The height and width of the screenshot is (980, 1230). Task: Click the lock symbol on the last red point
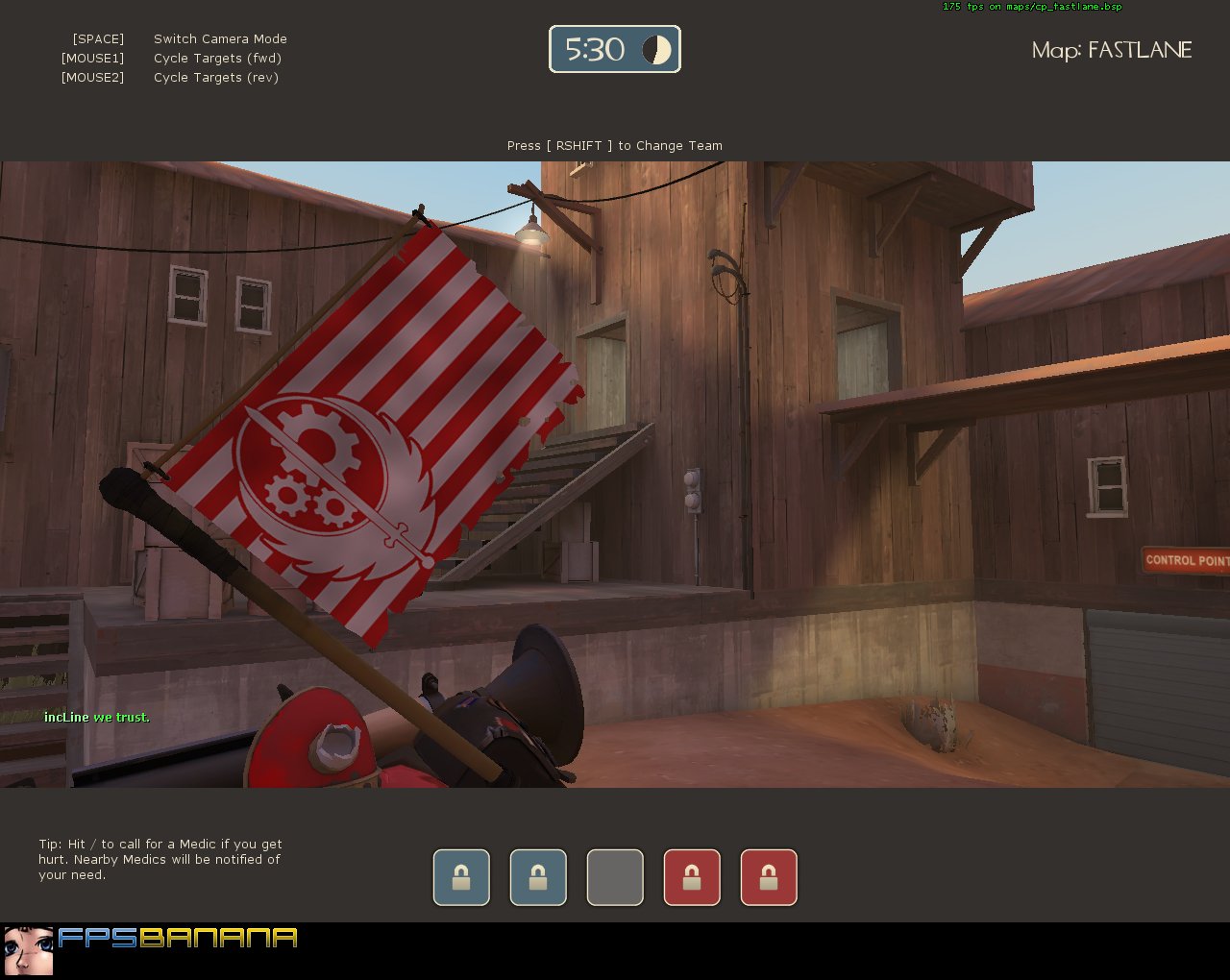click(769, 877)
